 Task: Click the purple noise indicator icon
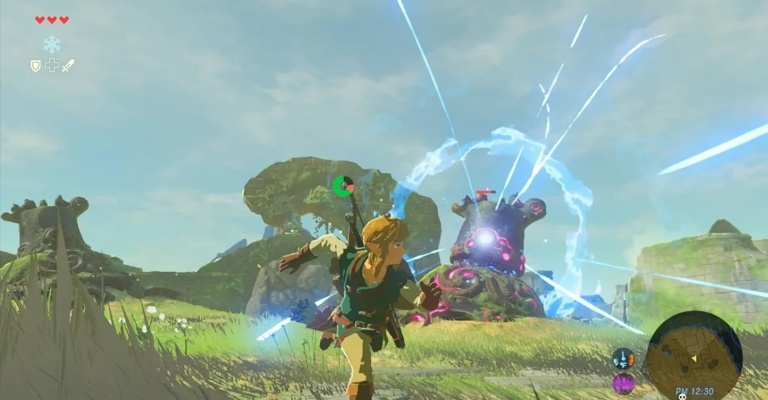(x=623, y=382)
